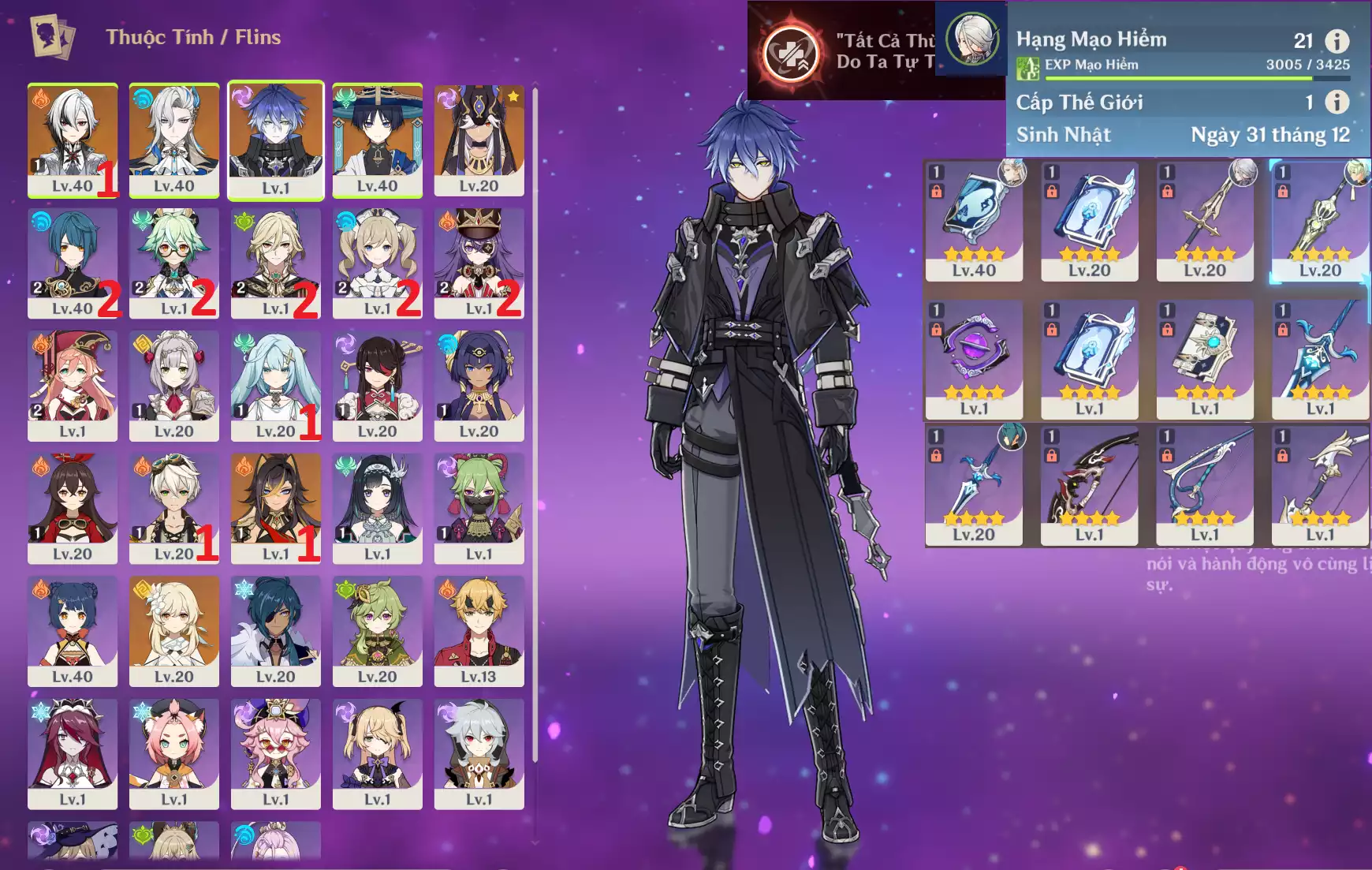1372x870 pixels.
Task: Open Thoma's Lv.13 character tile
Action: click(x=479, y=631)
